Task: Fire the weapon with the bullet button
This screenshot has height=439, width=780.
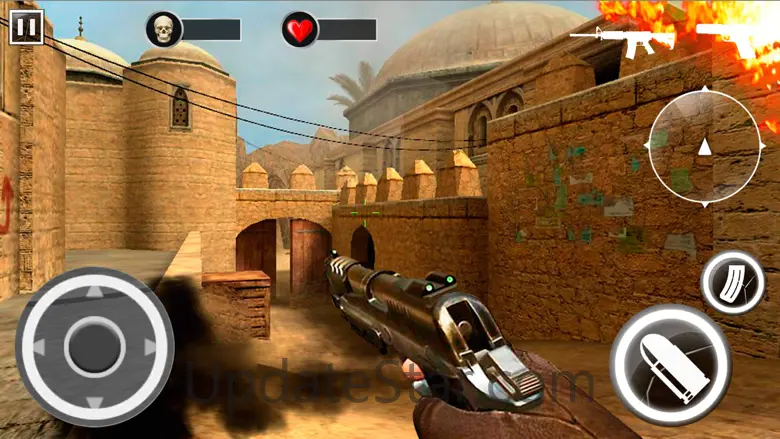Action: tap(669, 362)
